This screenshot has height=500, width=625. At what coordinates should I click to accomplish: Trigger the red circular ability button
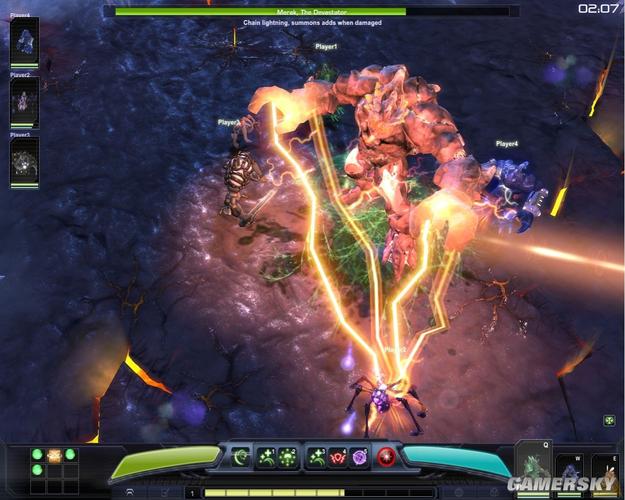[x=386, y=457]
